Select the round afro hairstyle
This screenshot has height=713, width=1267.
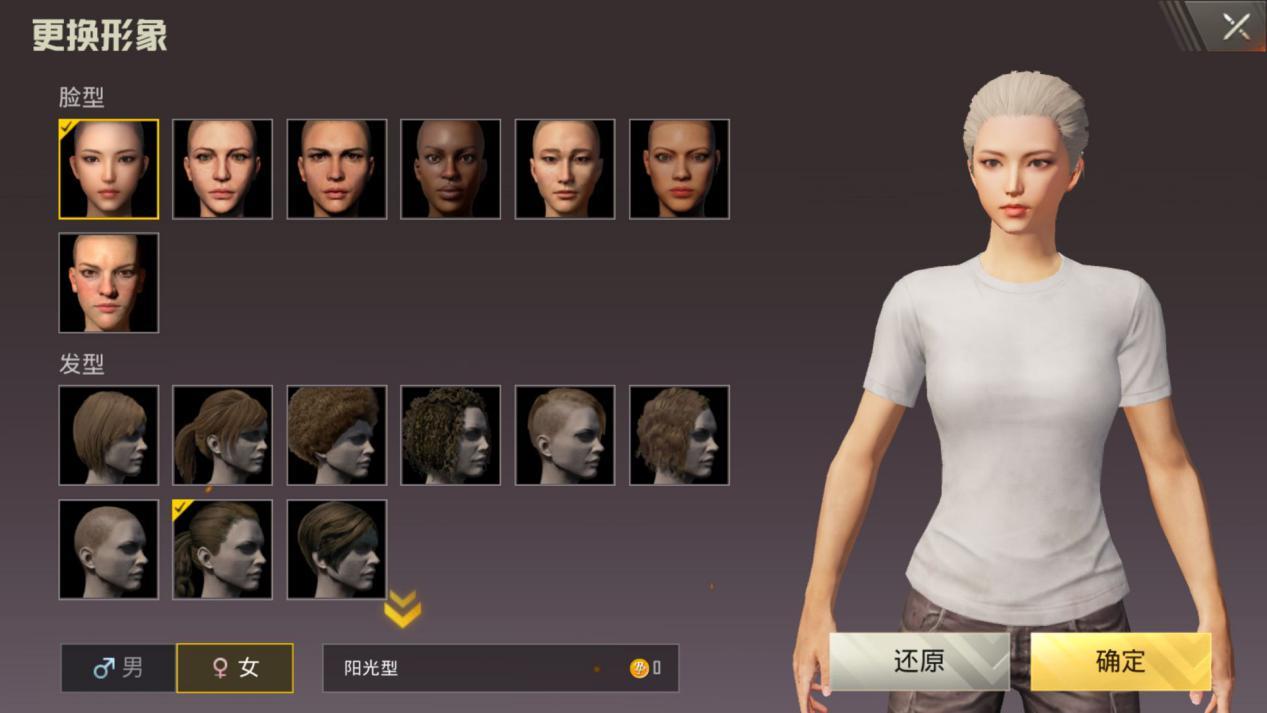(337, 435)
